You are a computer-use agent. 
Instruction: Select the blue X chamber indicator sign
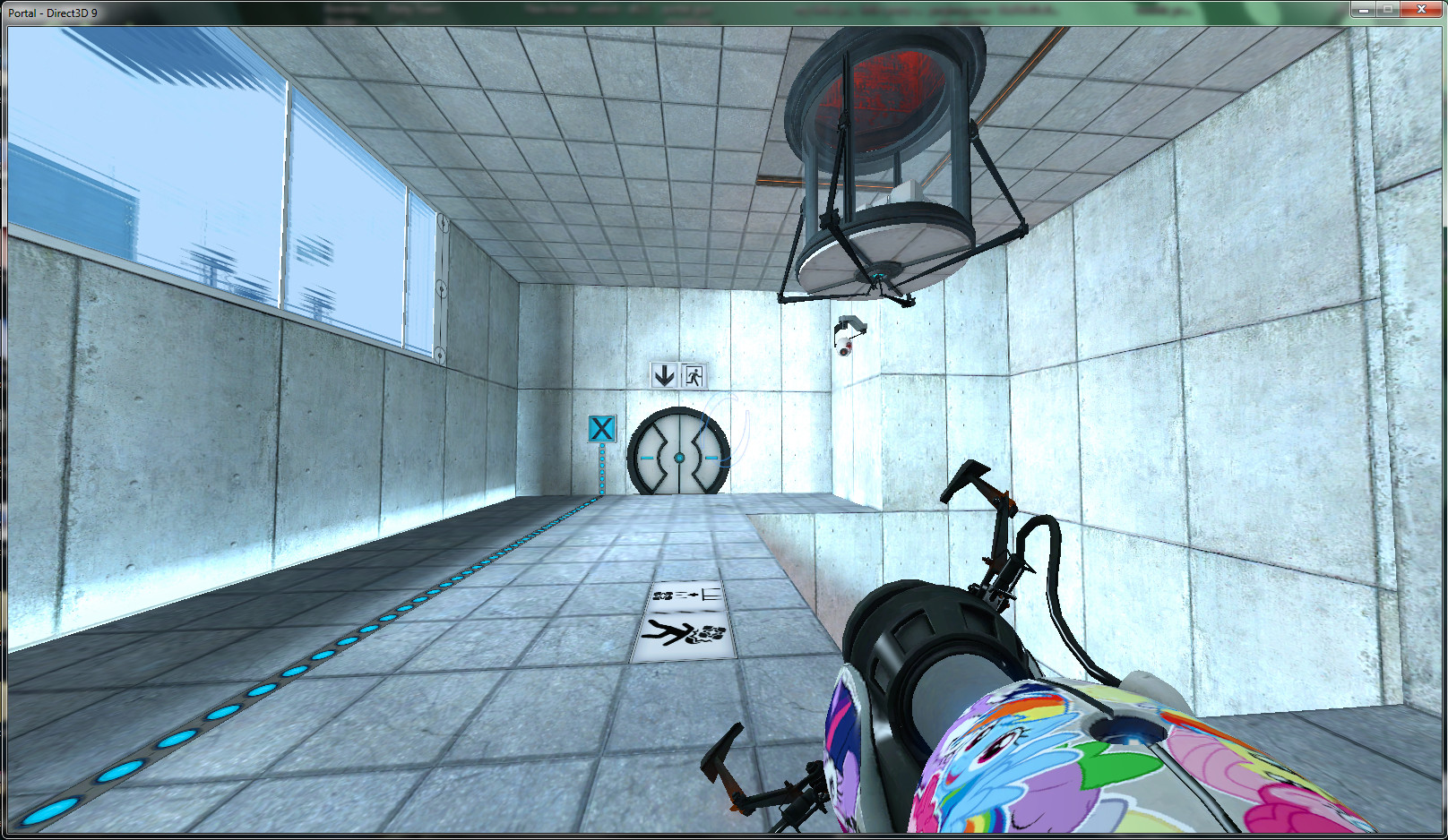coord(601,429)
